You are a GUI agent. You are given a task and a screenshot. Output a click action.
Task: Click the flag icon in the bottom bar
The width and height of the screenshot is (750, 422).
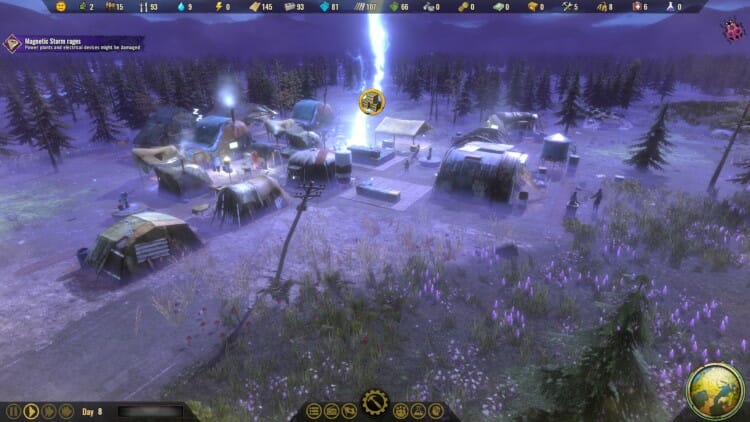(x=350, y=411)
